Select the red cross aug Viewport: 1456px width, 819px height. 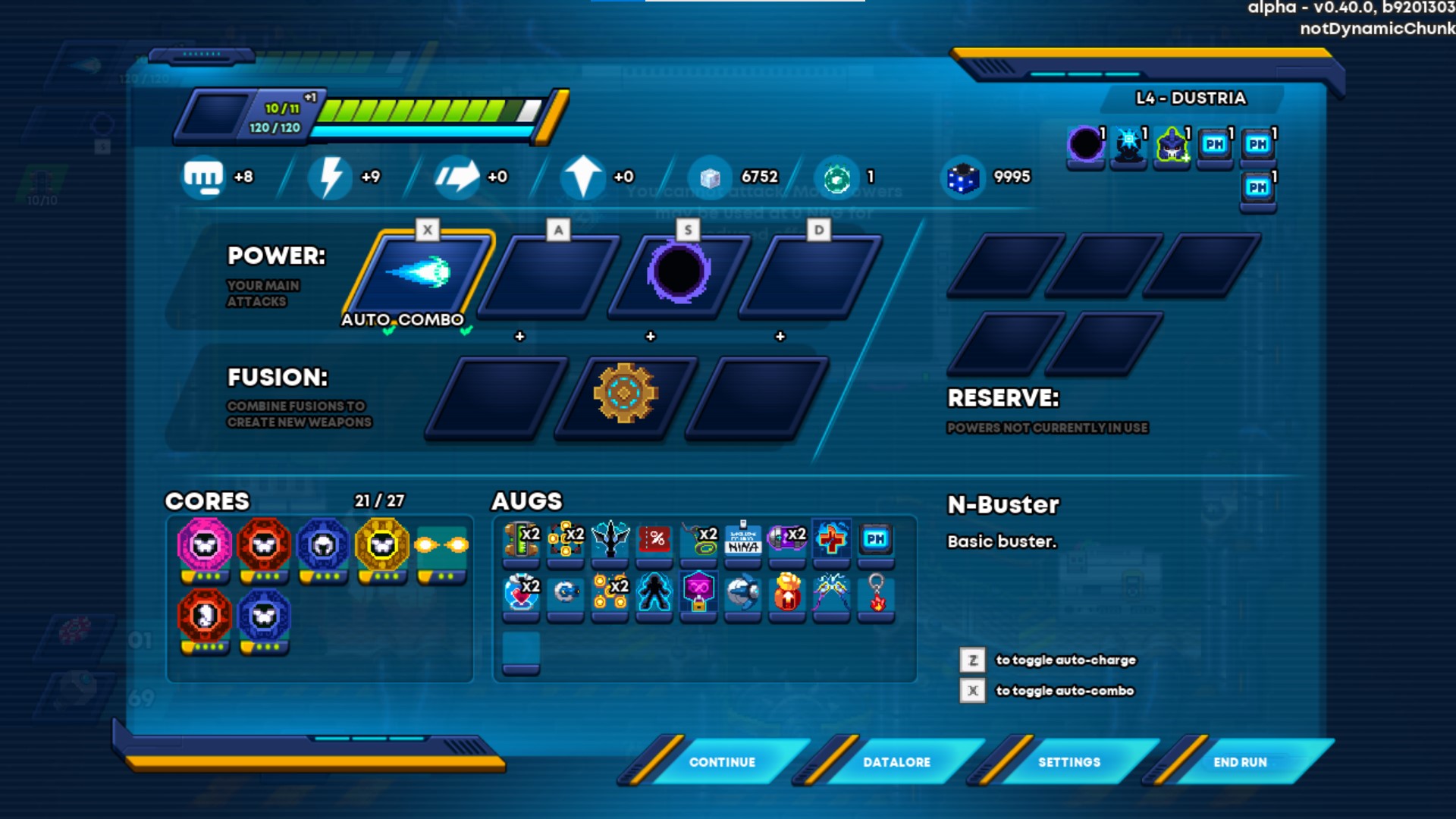831,539
